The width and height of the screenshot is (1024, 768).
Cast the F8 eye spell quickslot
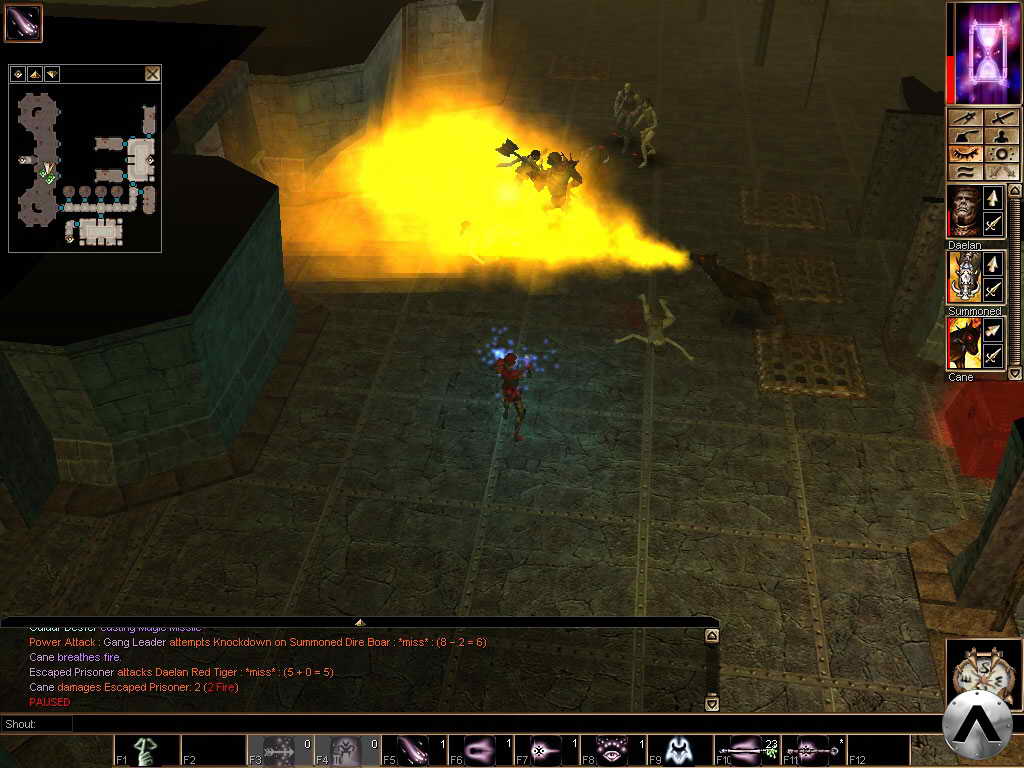coord(613,750)
